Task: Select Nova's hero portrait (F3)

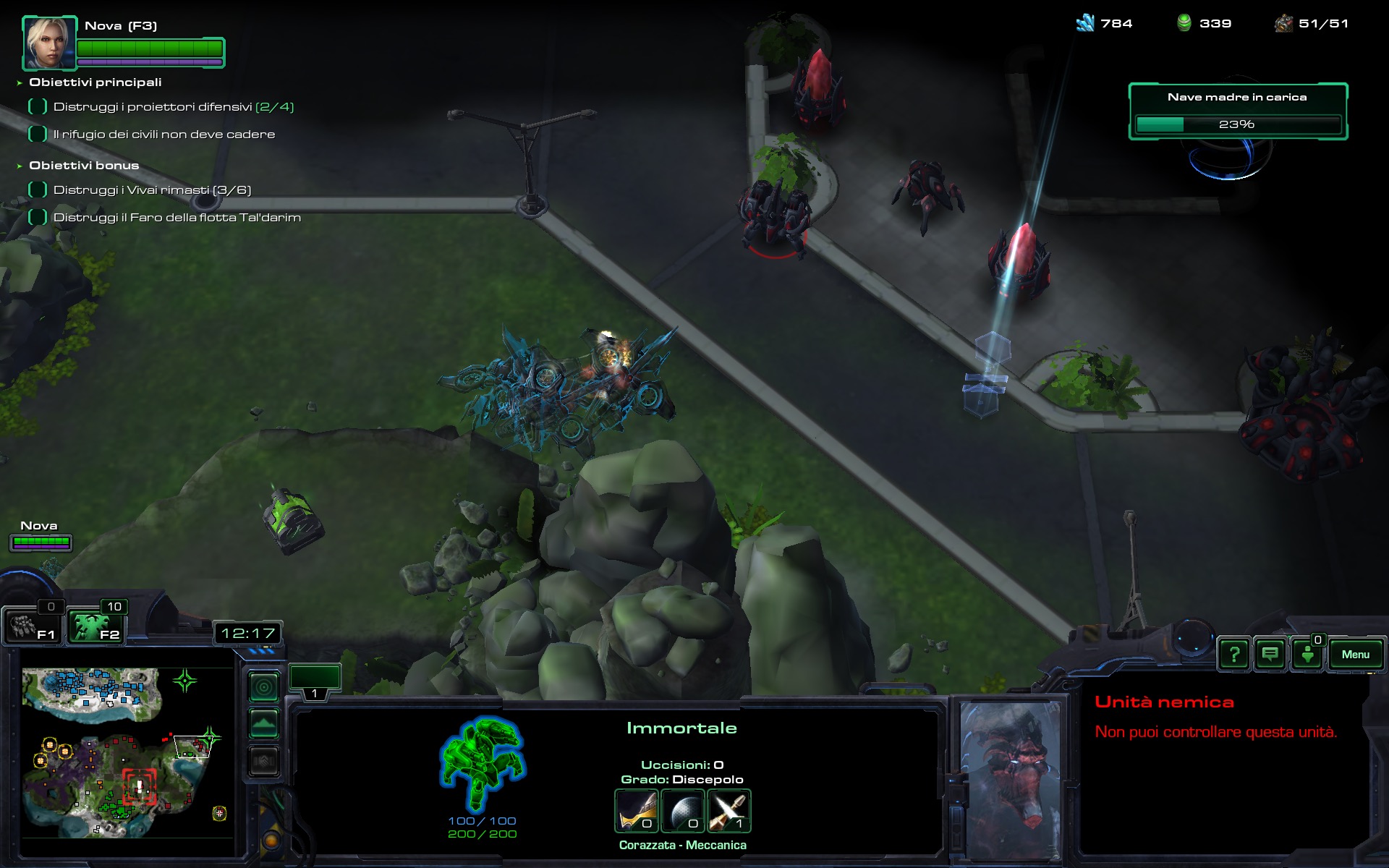Action: (49, 42)
